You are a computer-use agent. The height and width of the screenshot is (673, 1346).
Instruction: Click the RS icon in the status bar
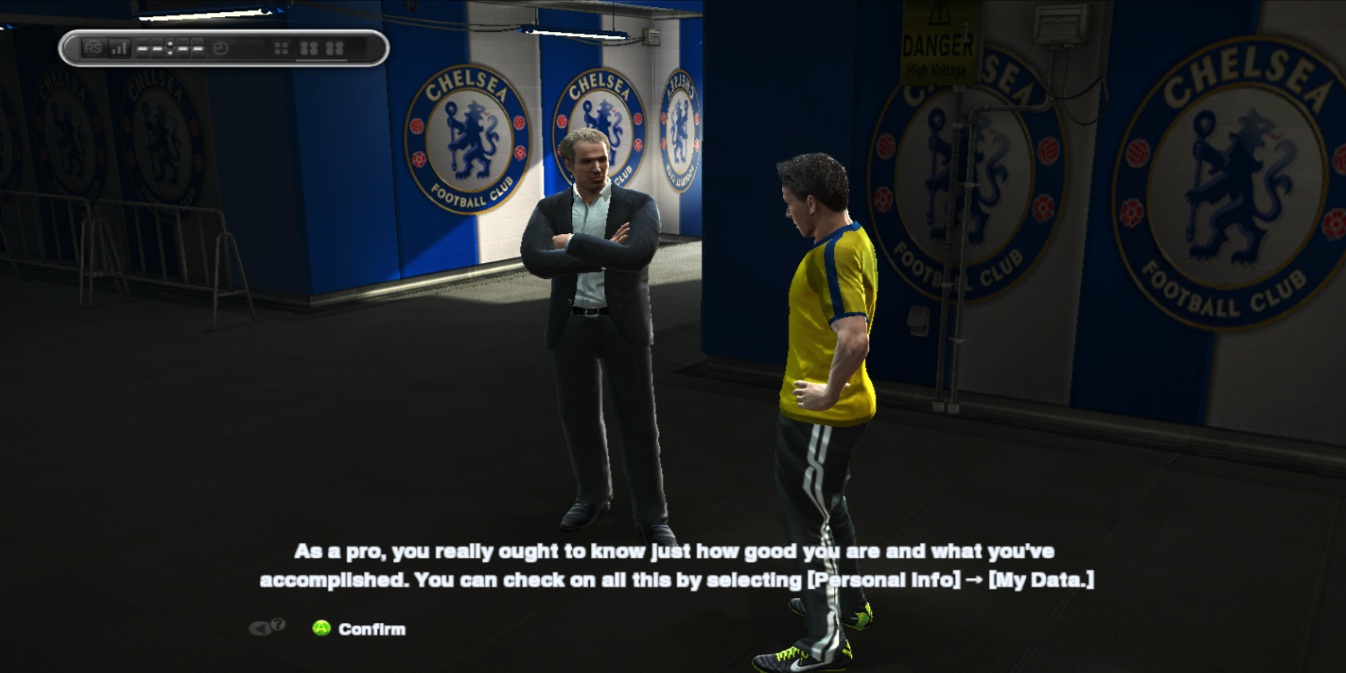93,48
